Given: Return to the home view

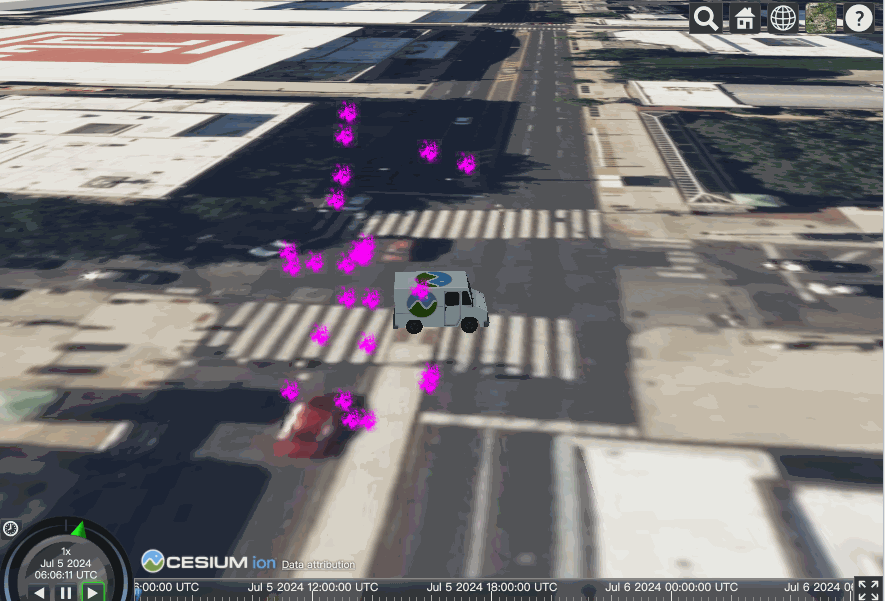Looking at the screenshot, I should point(744,18).
